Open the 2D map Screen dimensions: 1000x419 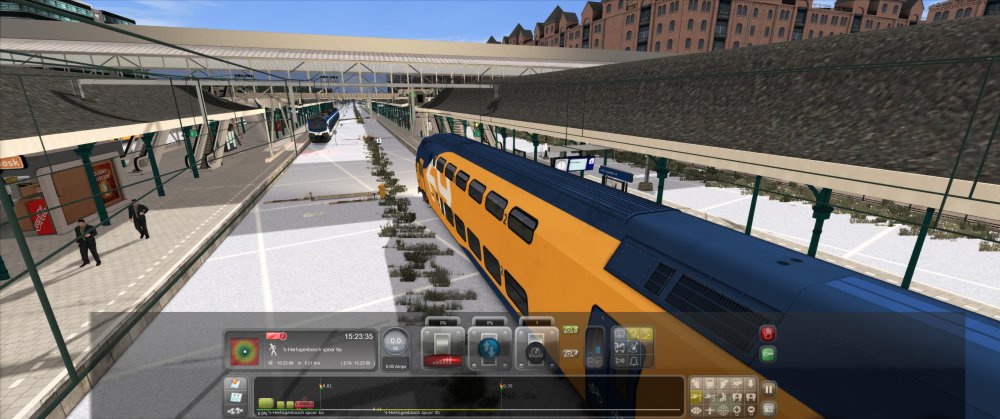coord(235,384)
